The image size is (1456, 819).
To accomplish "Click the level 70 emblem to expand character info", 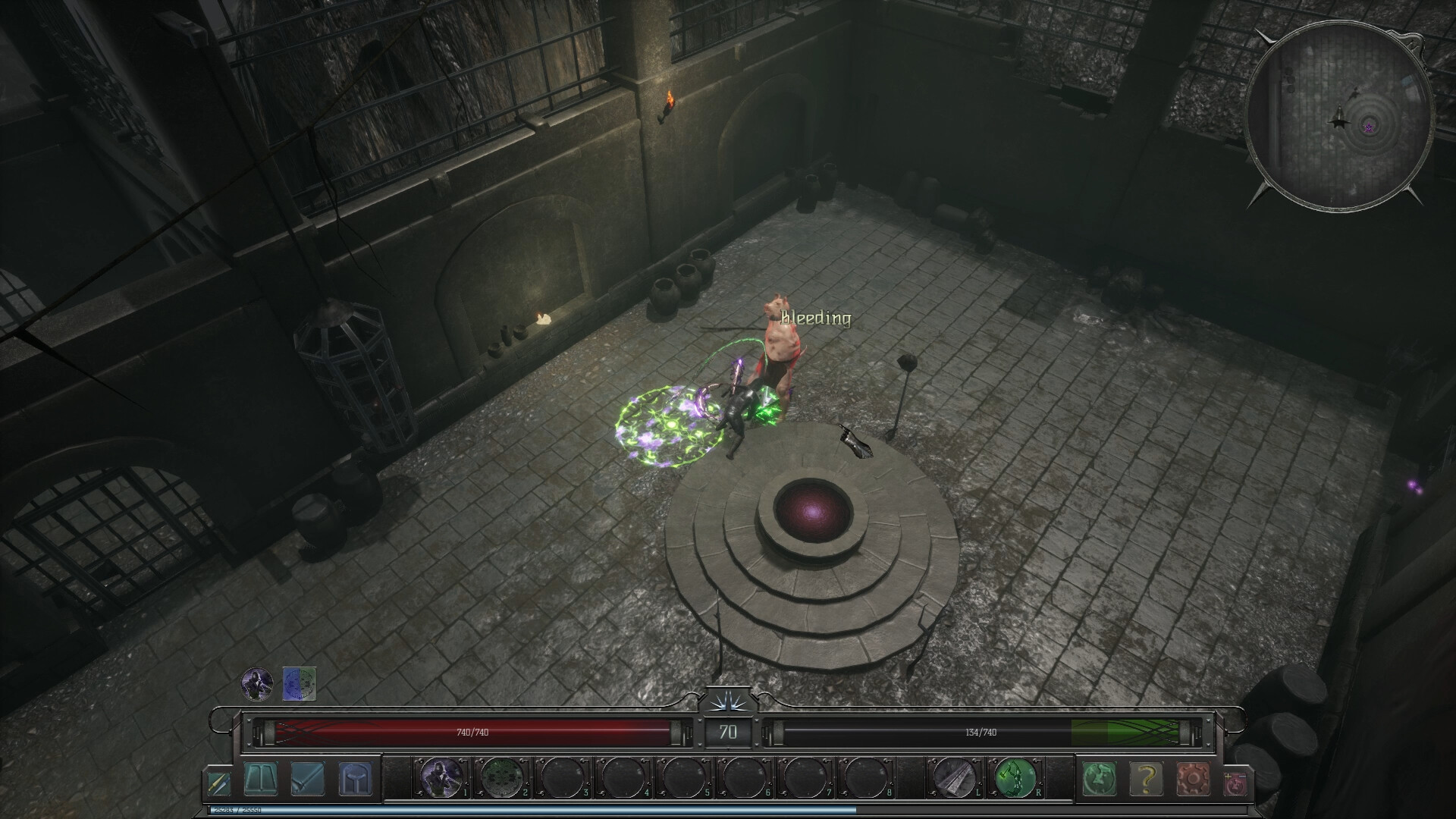I will tap(730, 733).
